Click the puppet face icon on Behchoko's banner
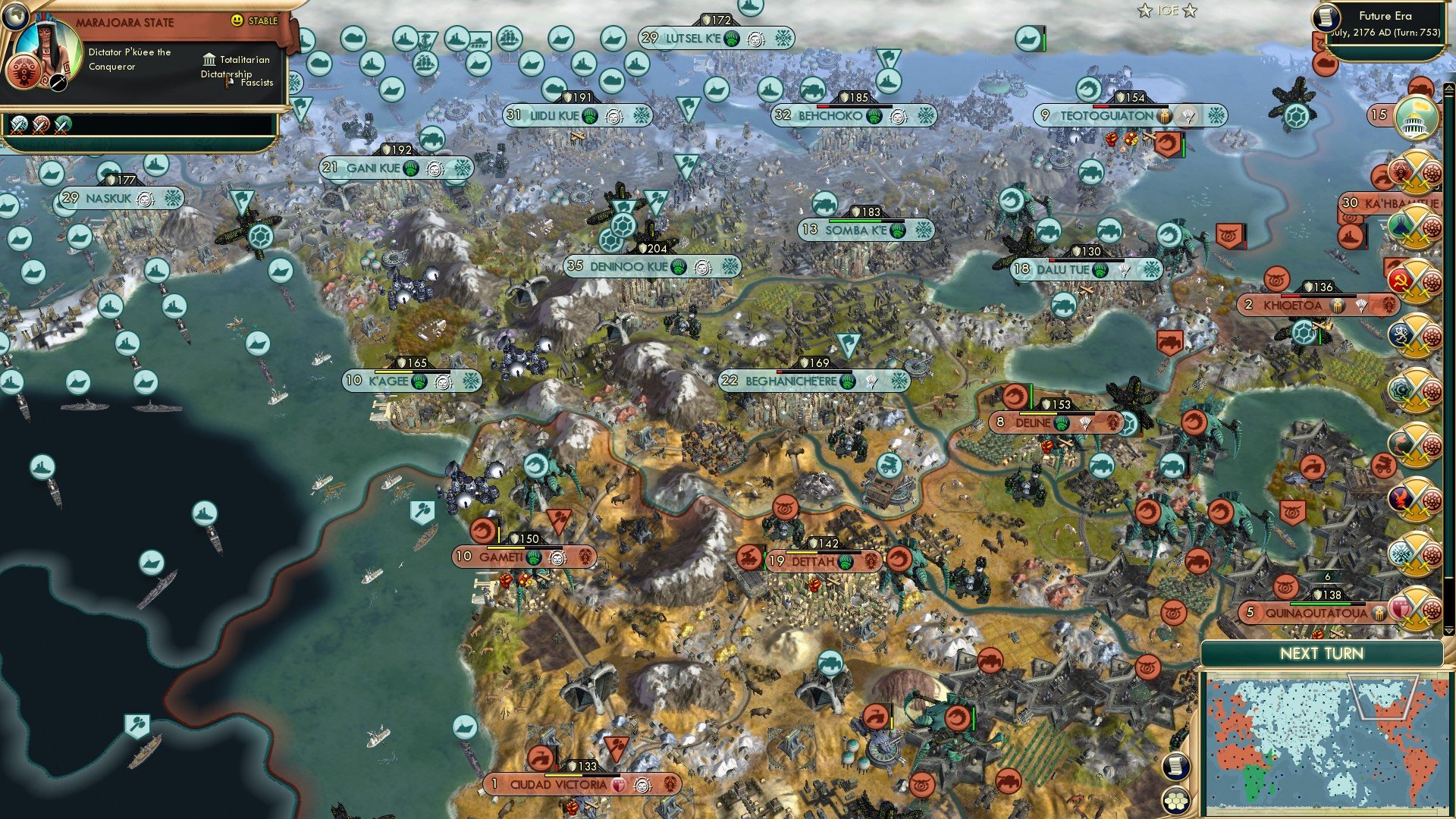The image size is (1456, 819). tap(898, 117)
